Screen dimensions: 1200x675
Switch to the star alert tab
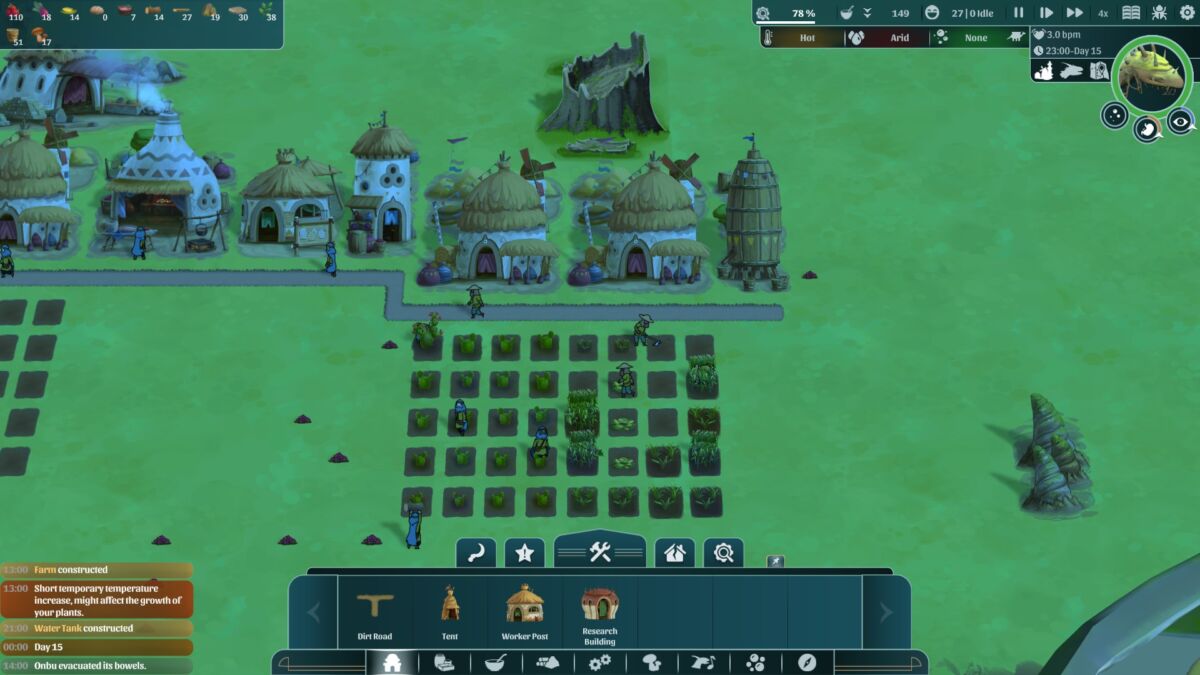tap(524, 552)
